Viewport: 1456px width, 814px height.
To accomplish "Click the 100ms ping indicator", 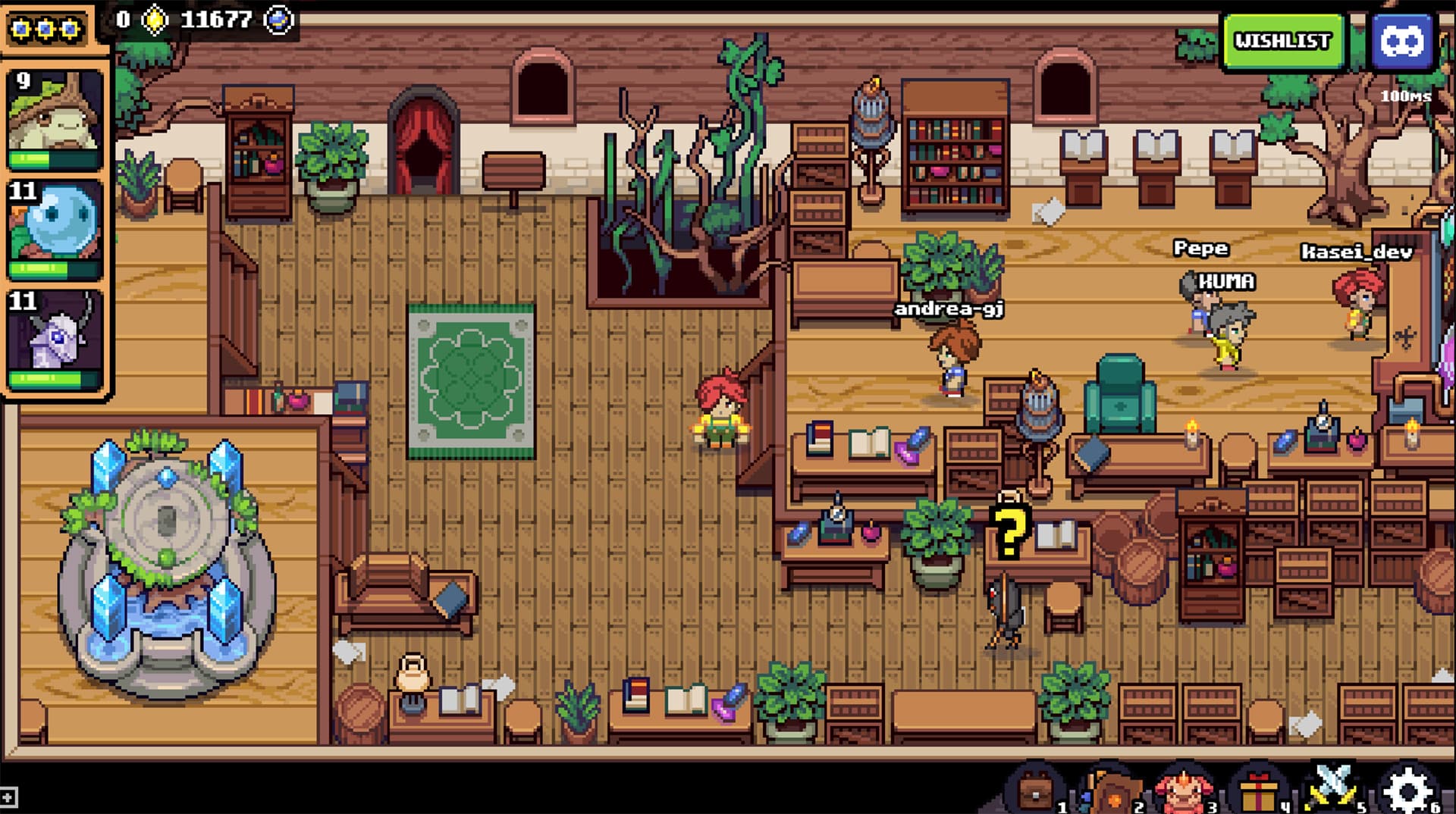I will [1407, 96].
